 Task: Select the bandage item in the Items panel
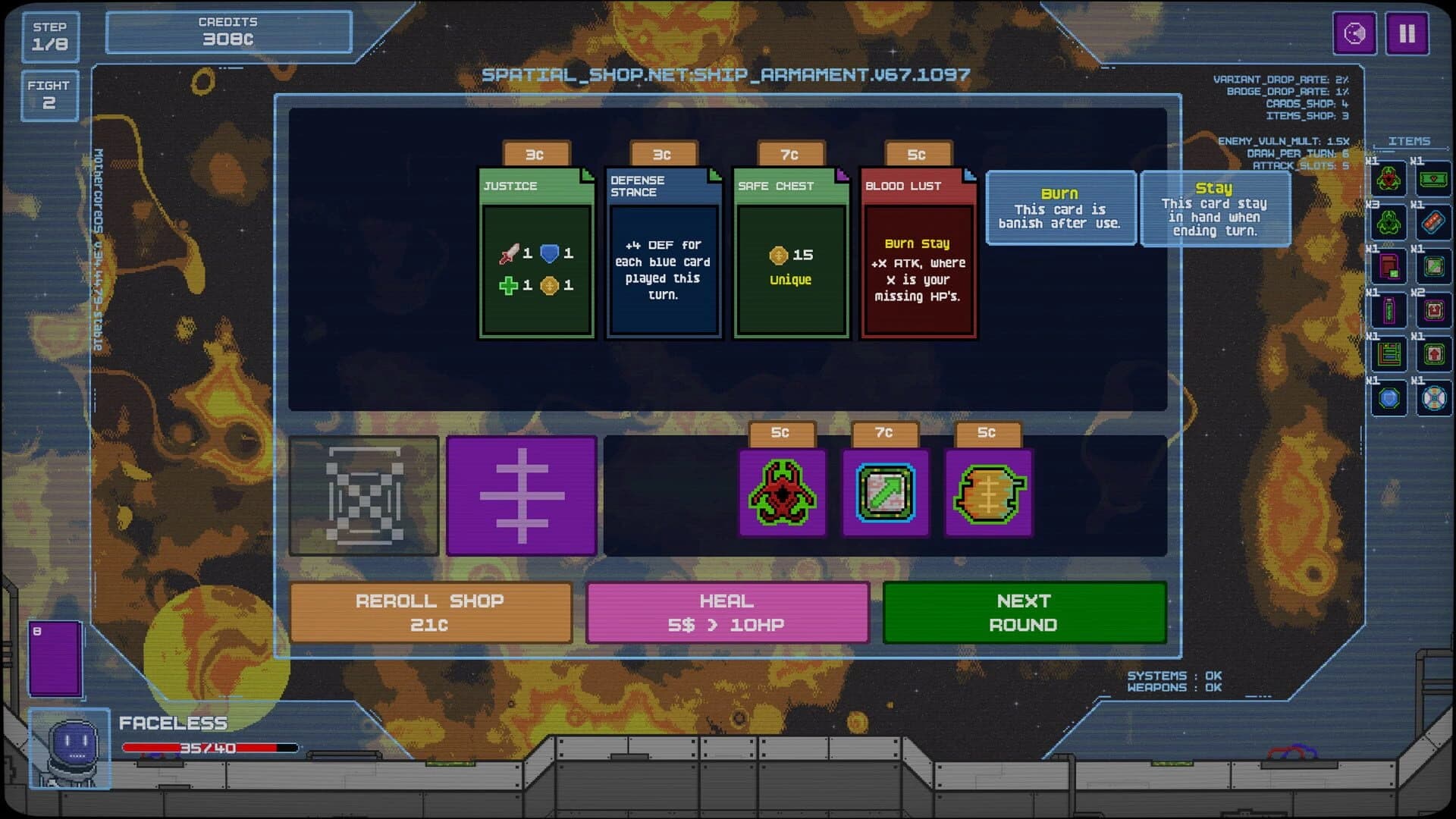(x=1433, y=223)
